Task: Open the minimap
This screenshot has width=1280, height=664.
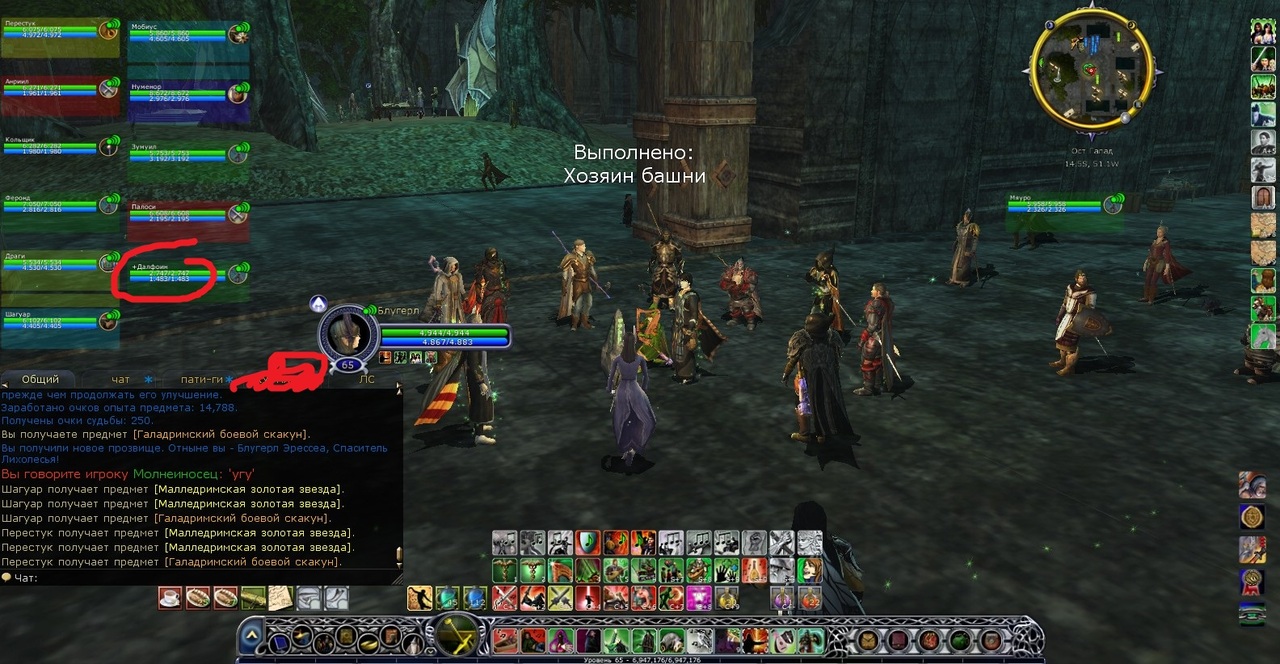Action: click(1089, 70)
